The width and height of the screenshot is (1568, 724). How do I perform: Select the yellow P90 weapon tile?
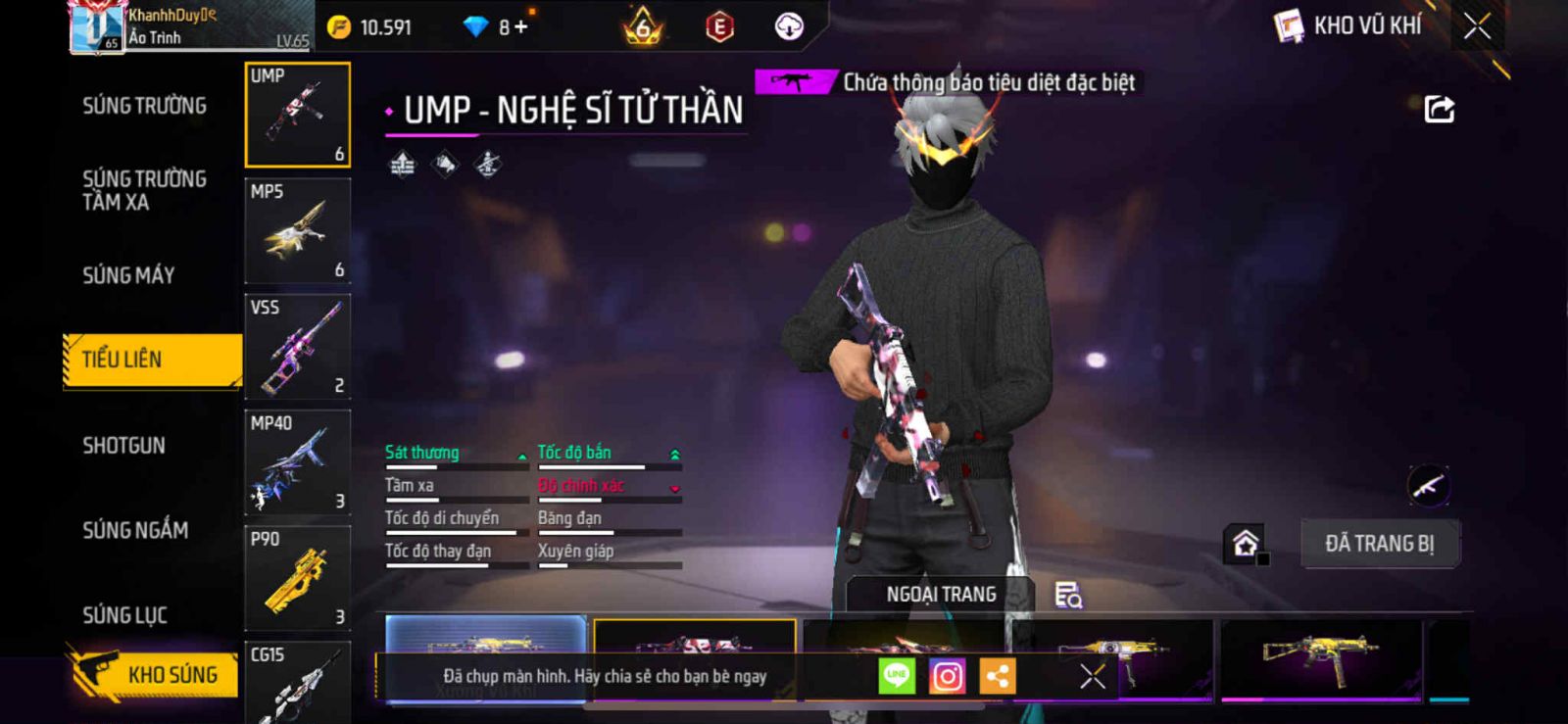tap(298, 578)
